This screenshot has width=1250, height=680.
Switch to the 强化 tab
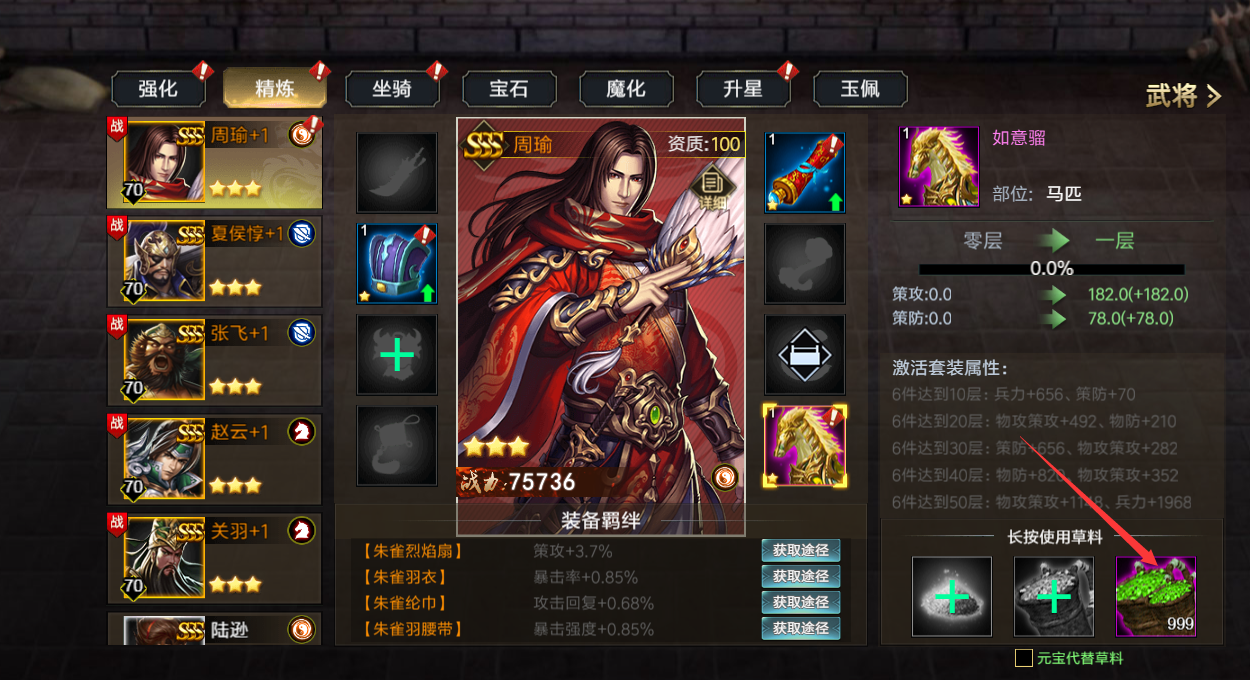pyautogui.click(x=158, y=89)
